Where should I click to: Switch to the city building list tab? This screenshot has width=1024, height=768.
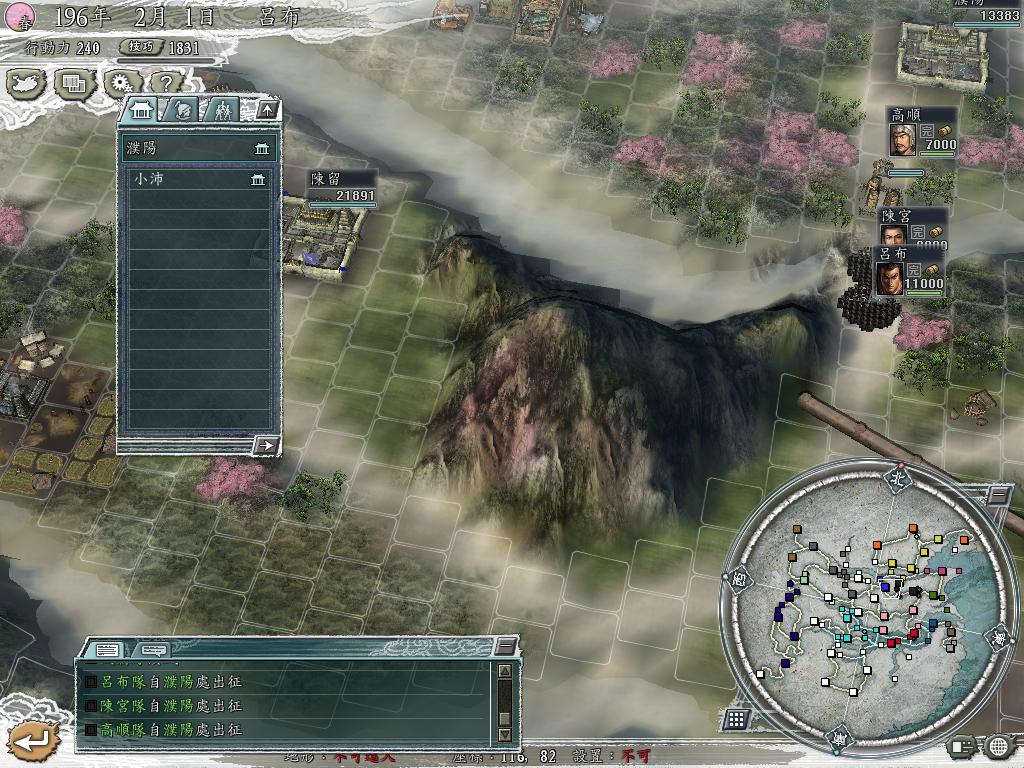139,111
